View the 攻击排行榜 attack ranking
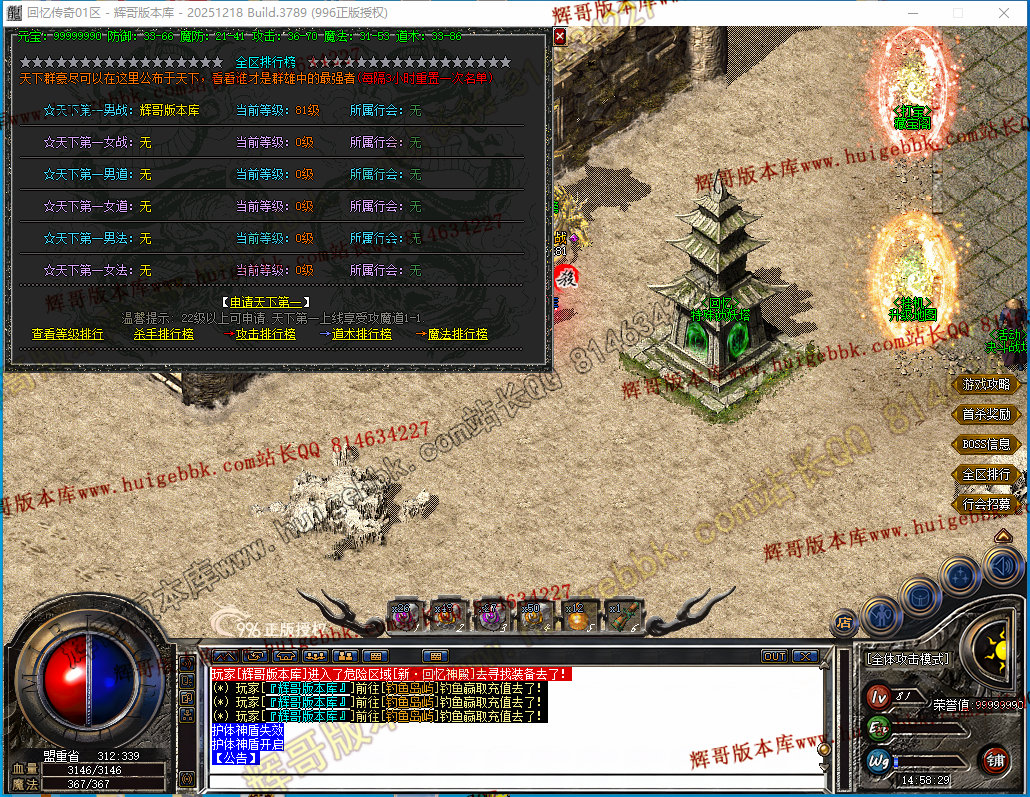1030x797 pixels. pyautogui.click(x=265, y=334)
